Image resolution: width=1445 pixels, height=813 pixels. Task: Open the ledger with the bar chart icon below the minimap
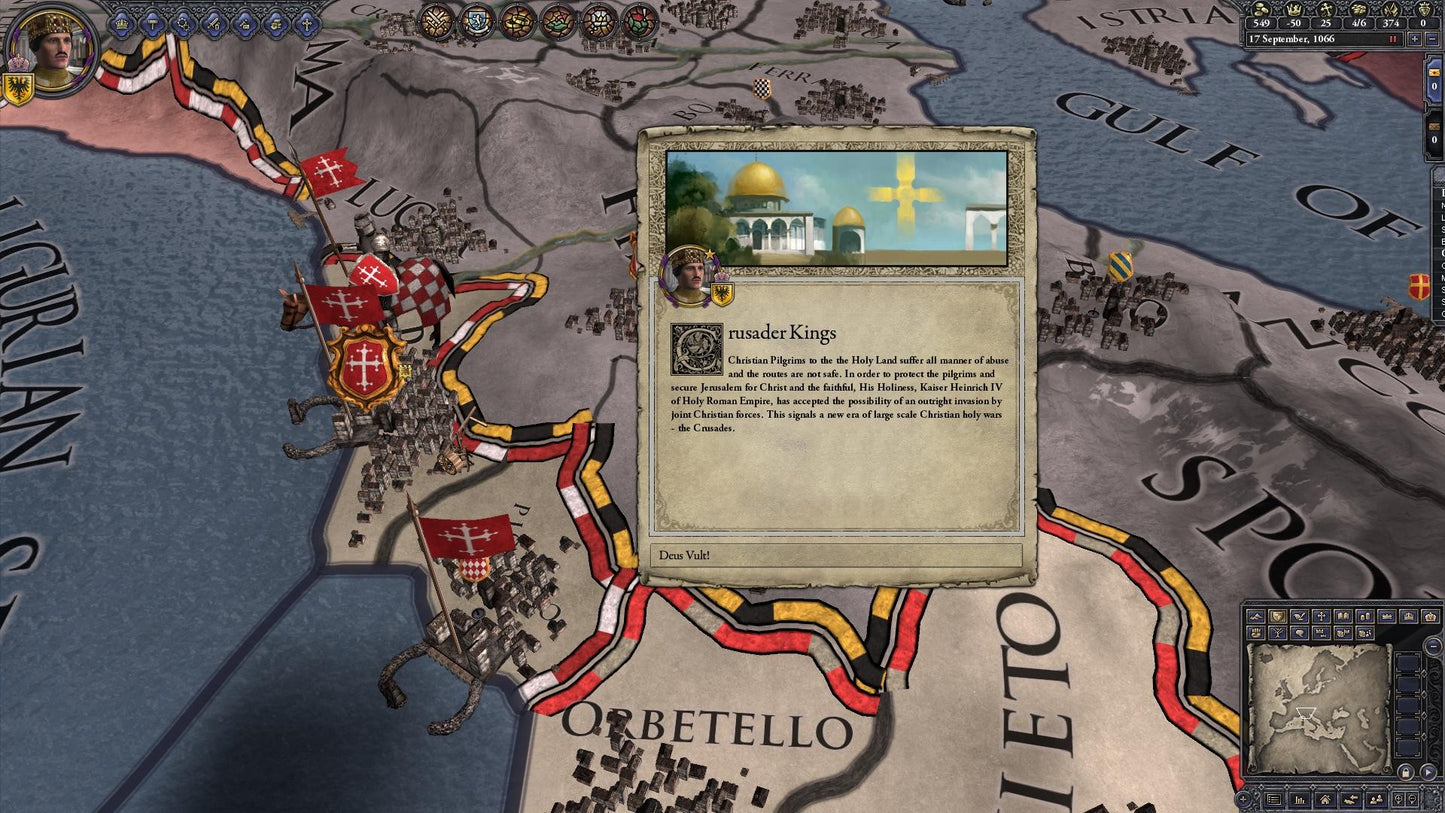tap(1298, 799)
